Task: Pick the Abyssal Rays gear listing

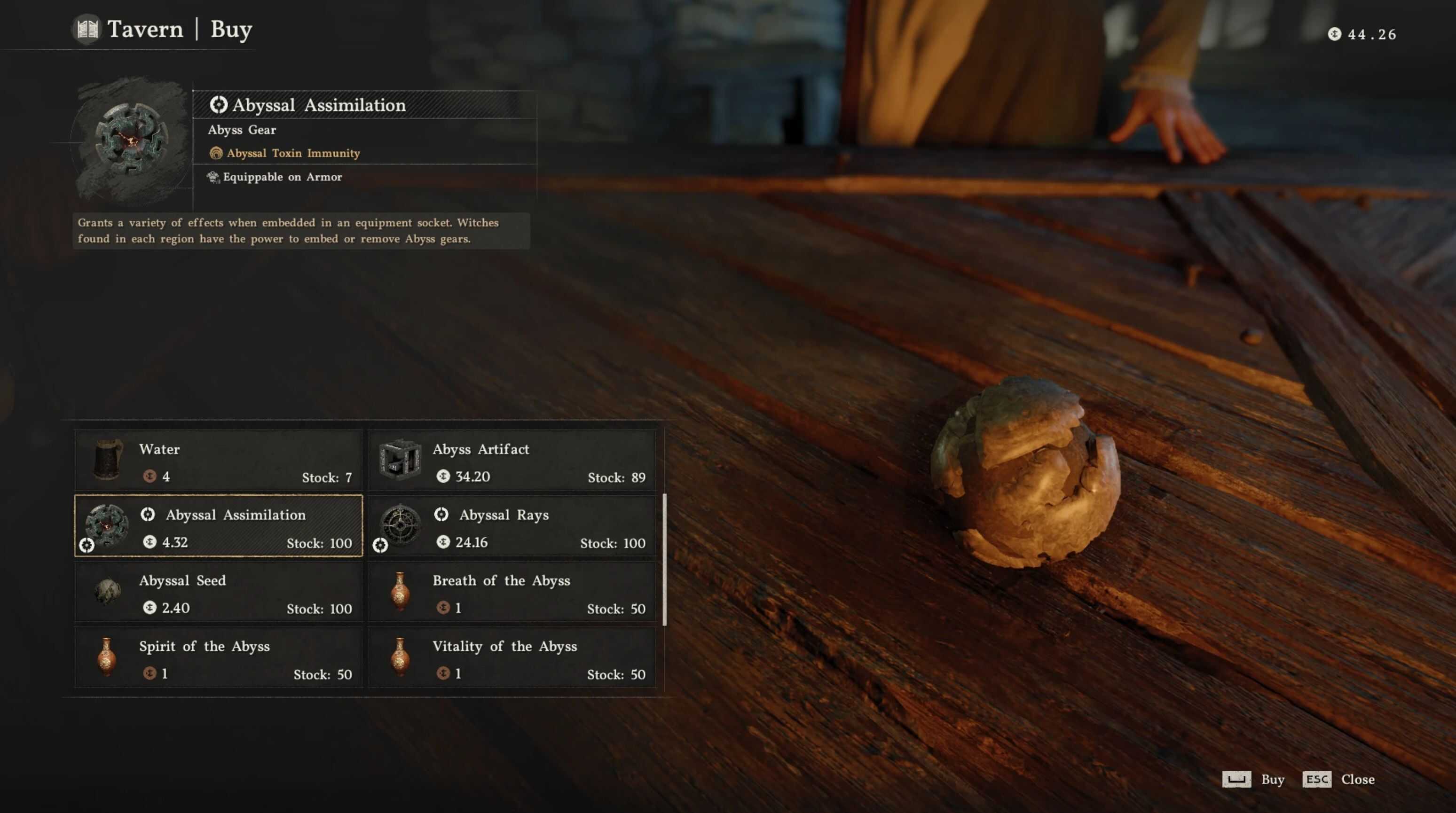Action: pyautogui.click(x=512, y=526)
